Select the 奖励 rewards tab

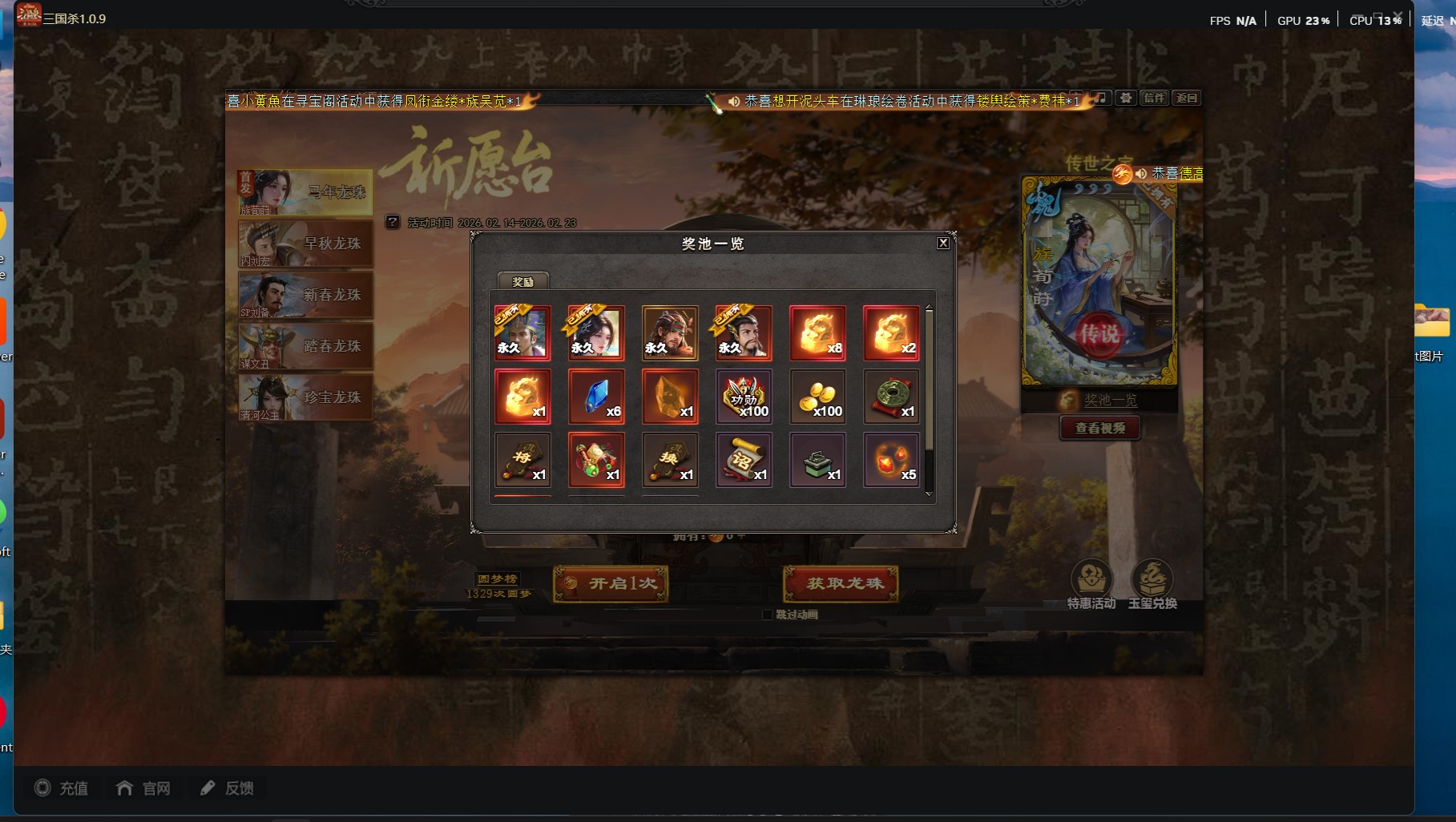point(523,281)
